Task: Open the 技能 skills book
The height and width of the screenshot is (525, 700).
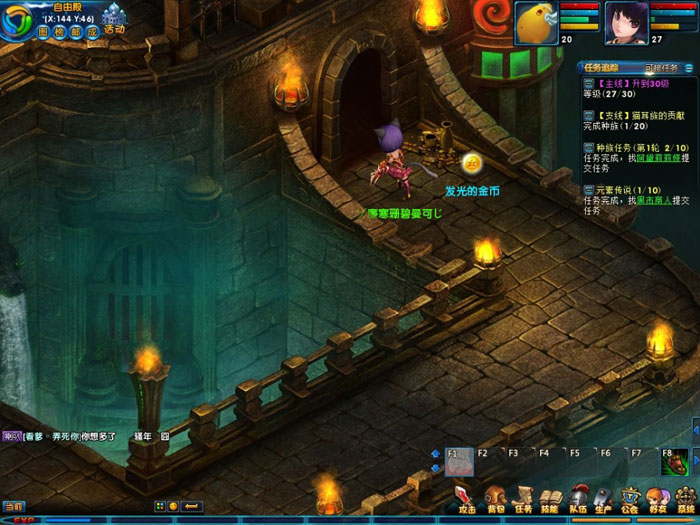Action: [x=549, y=497]
